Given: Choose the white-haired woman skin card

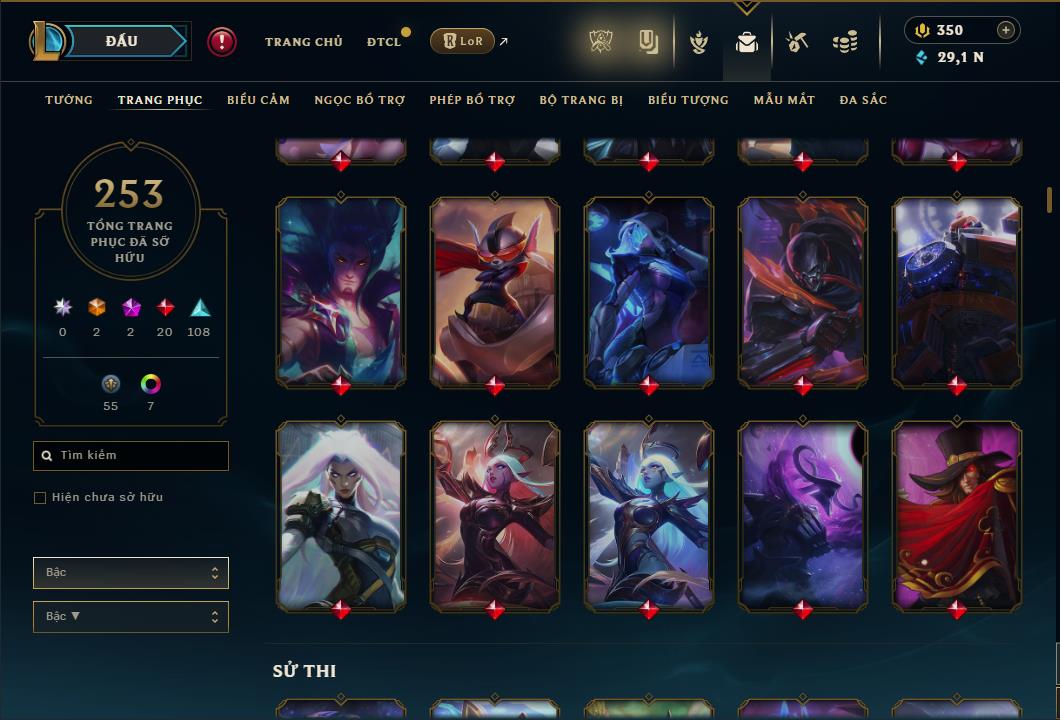Looking at the screenshot, I should [341, 515].
